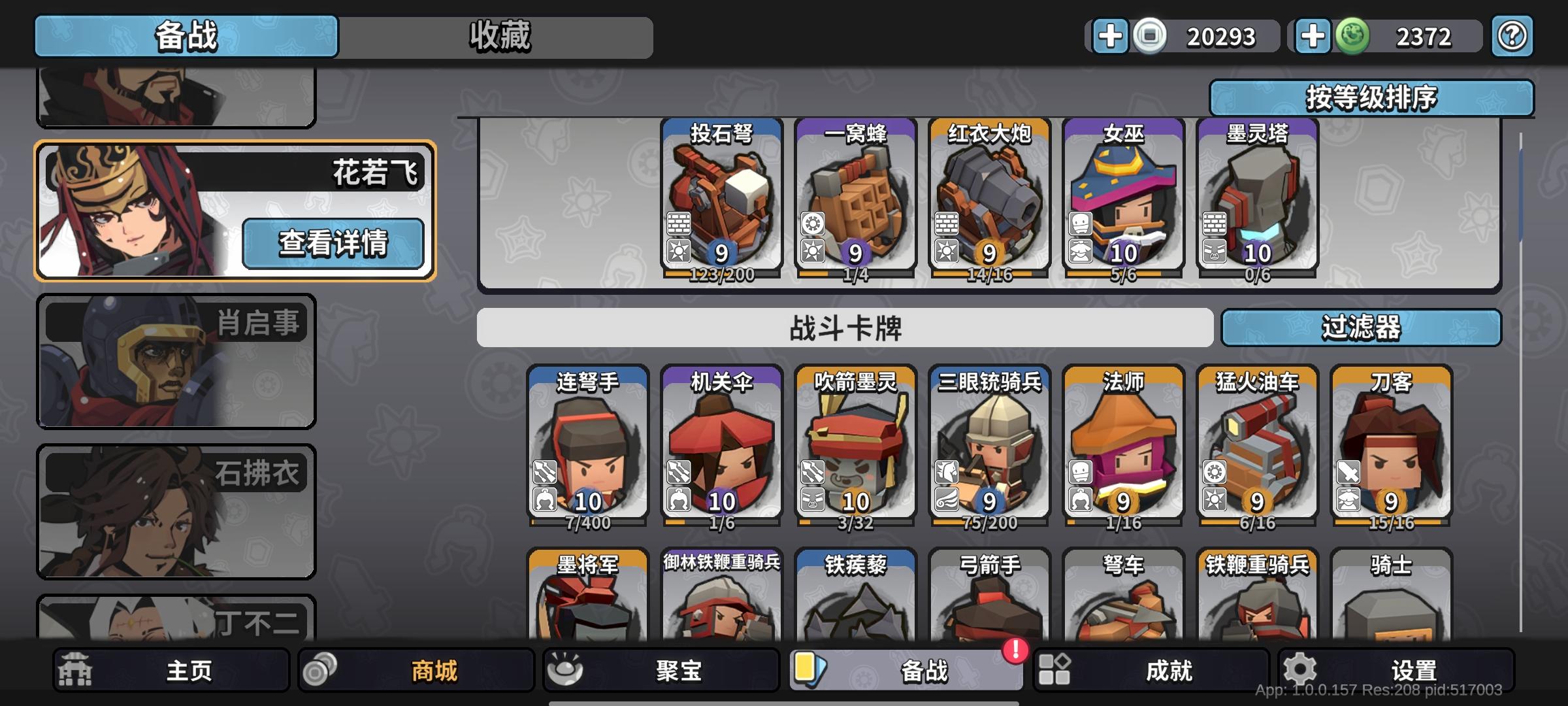
Task: Click the 7/400 progress bar under 连弩手
Action: [x=588, y=523]
